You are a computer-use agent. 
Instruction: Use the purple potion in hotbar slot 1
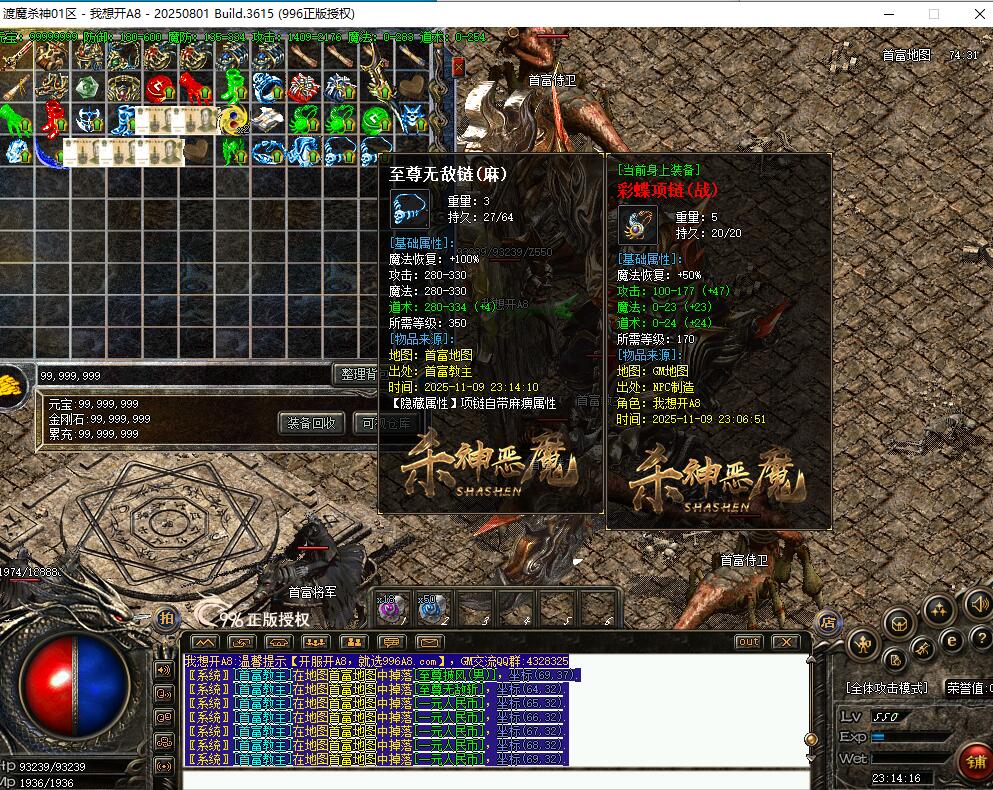point(388,607)
